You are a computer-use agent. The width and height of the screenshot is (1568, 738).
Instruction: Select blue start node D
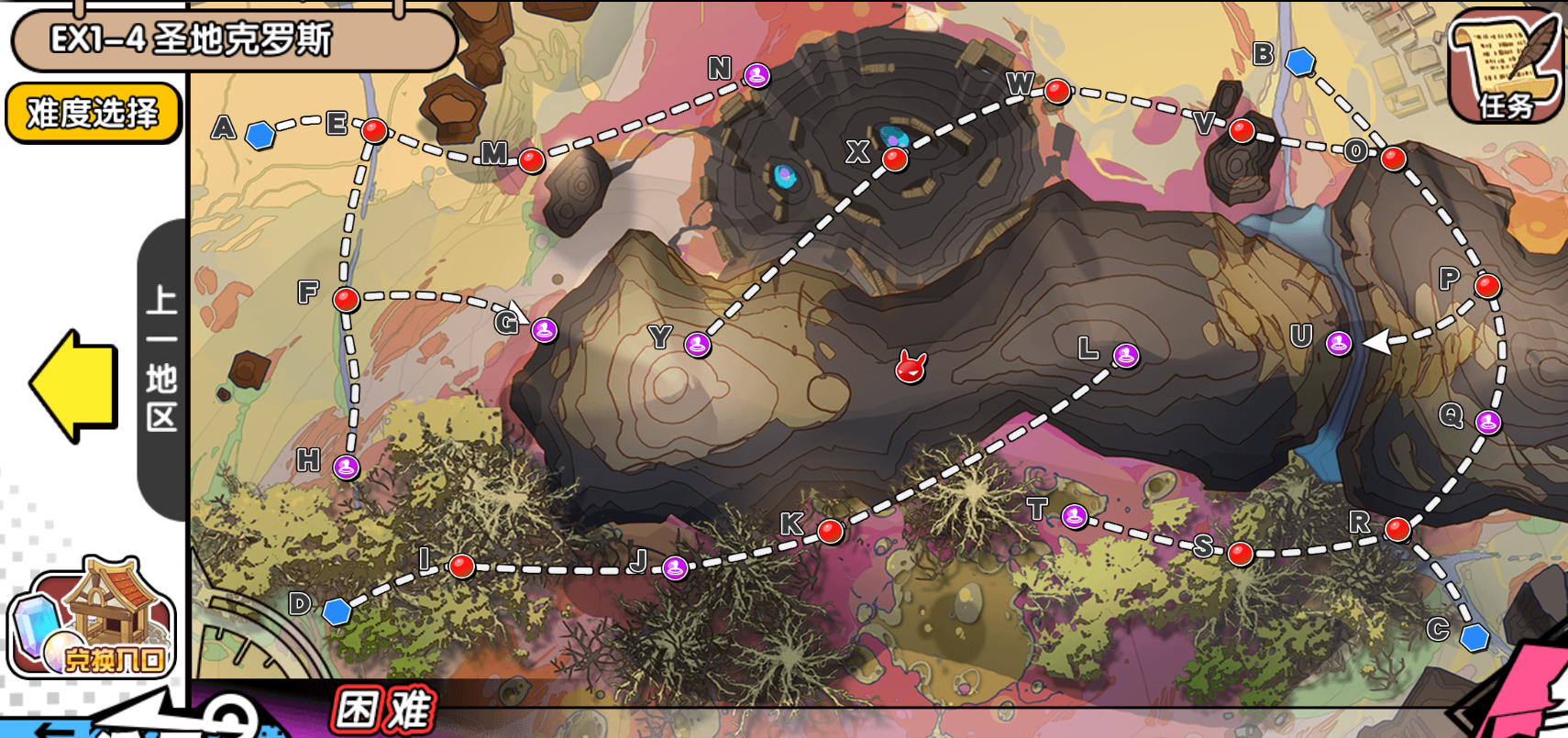pos(337,611)
